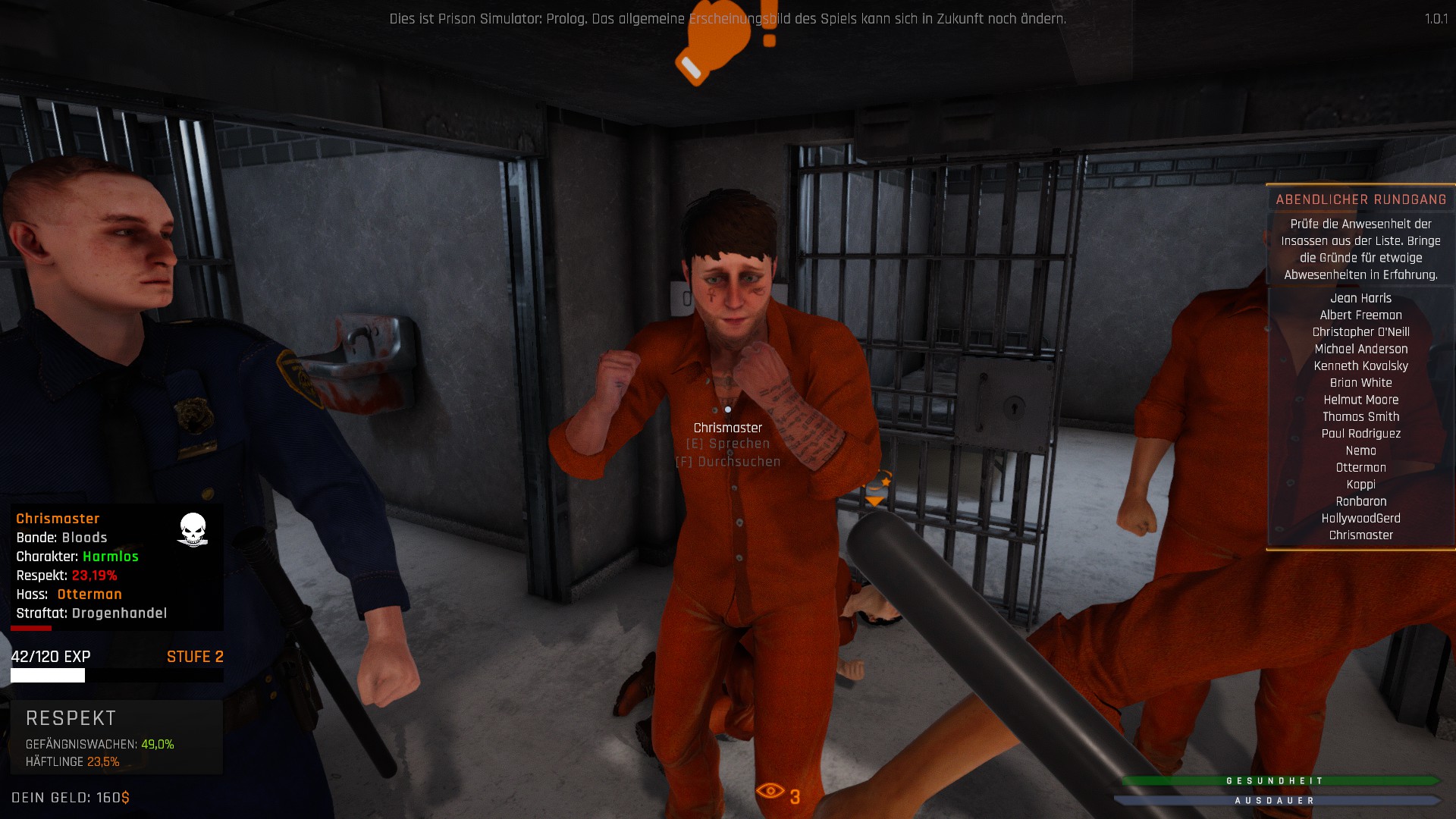Screen dimensions: 1456x819
Task: Click the RESPEKT panel heading
Action: [70, 718]
